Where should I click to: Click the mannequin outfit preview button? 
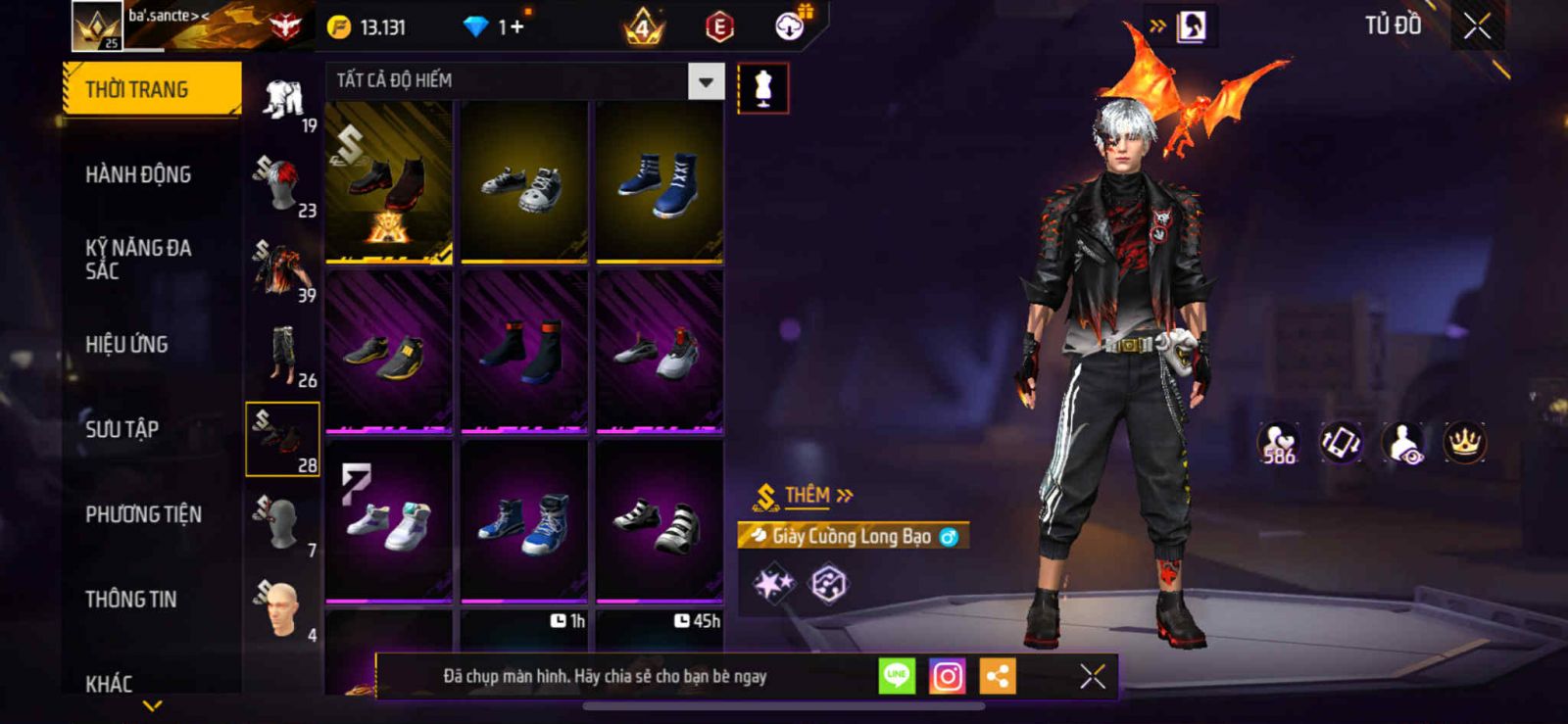pyautogui.click(x=762, y=88)
